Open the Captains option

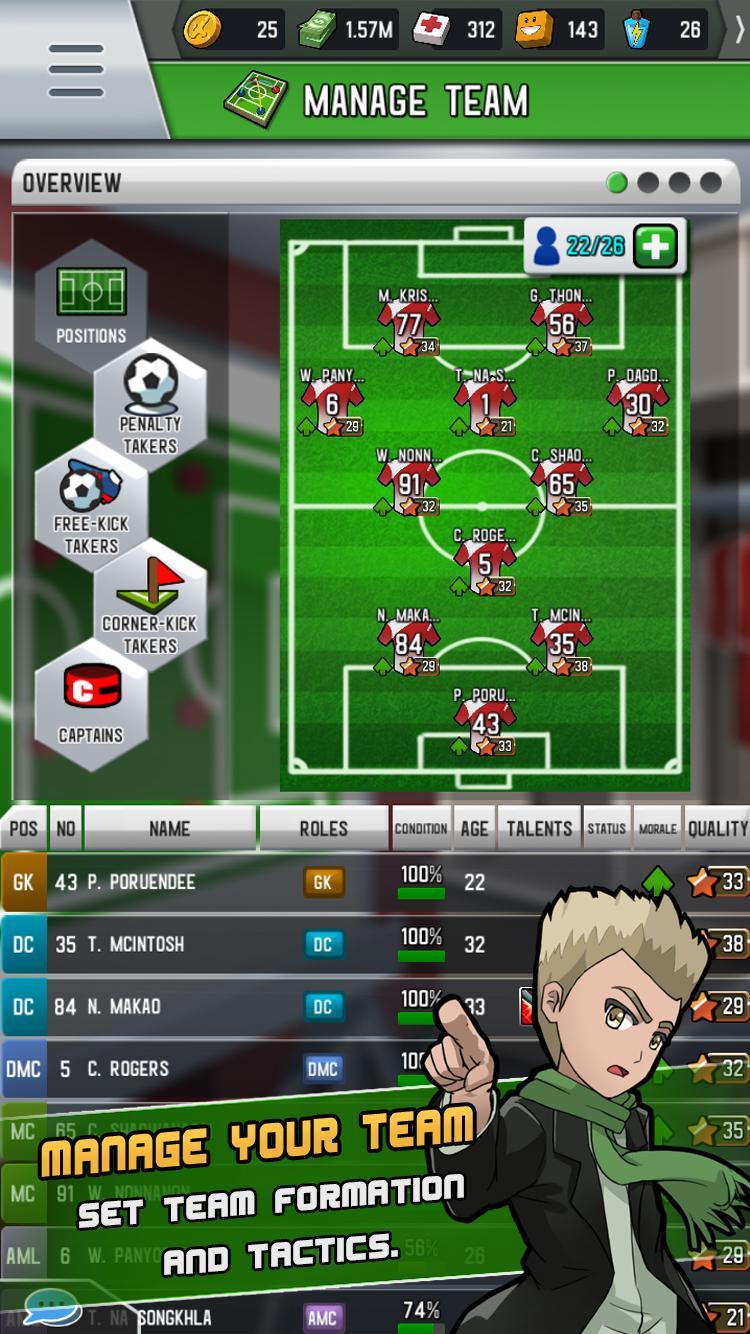pyautogui.click(x=91, y=705)
